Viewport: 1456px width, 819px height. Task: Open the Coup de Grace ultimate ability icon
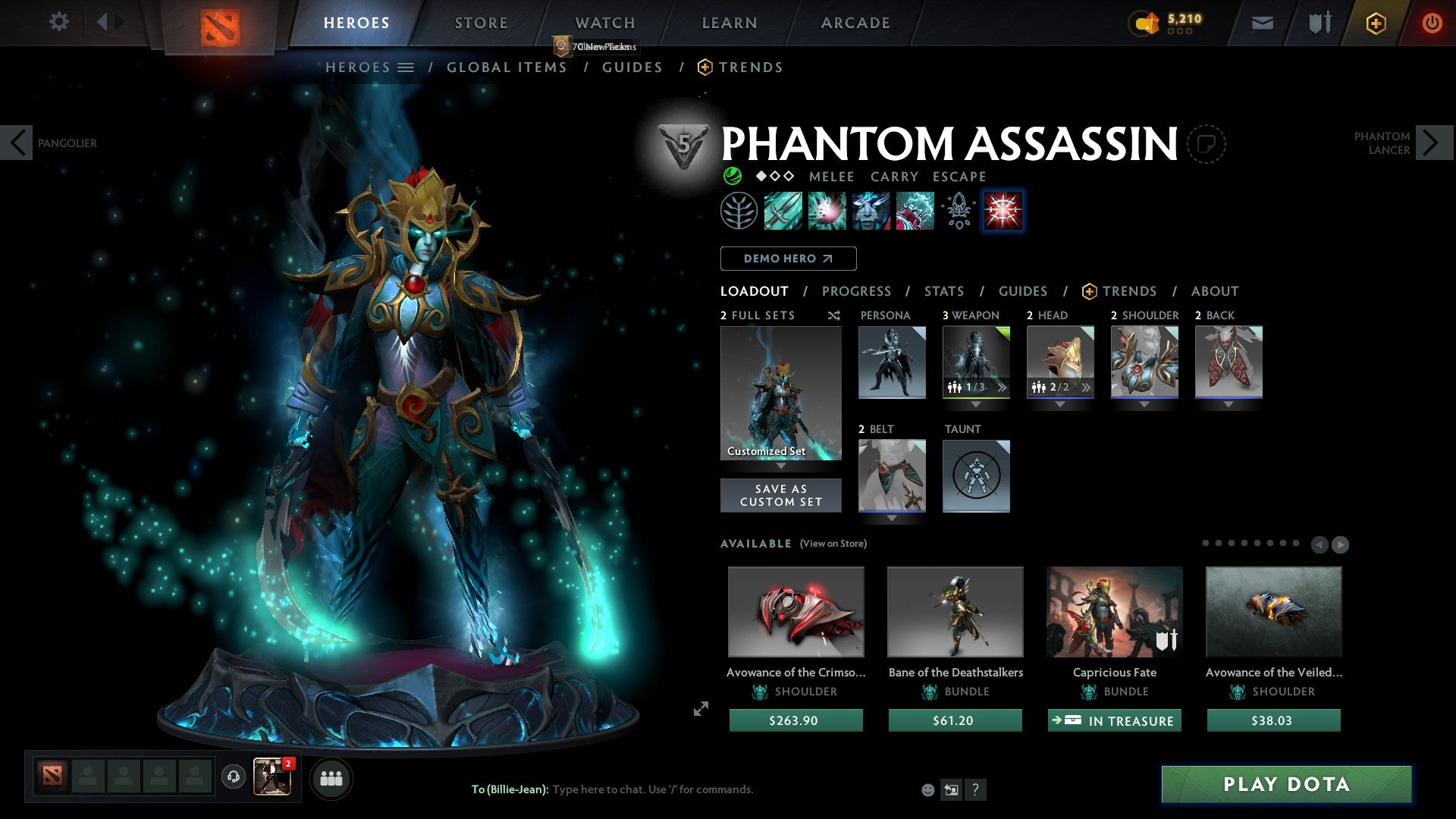(1003, 211)
